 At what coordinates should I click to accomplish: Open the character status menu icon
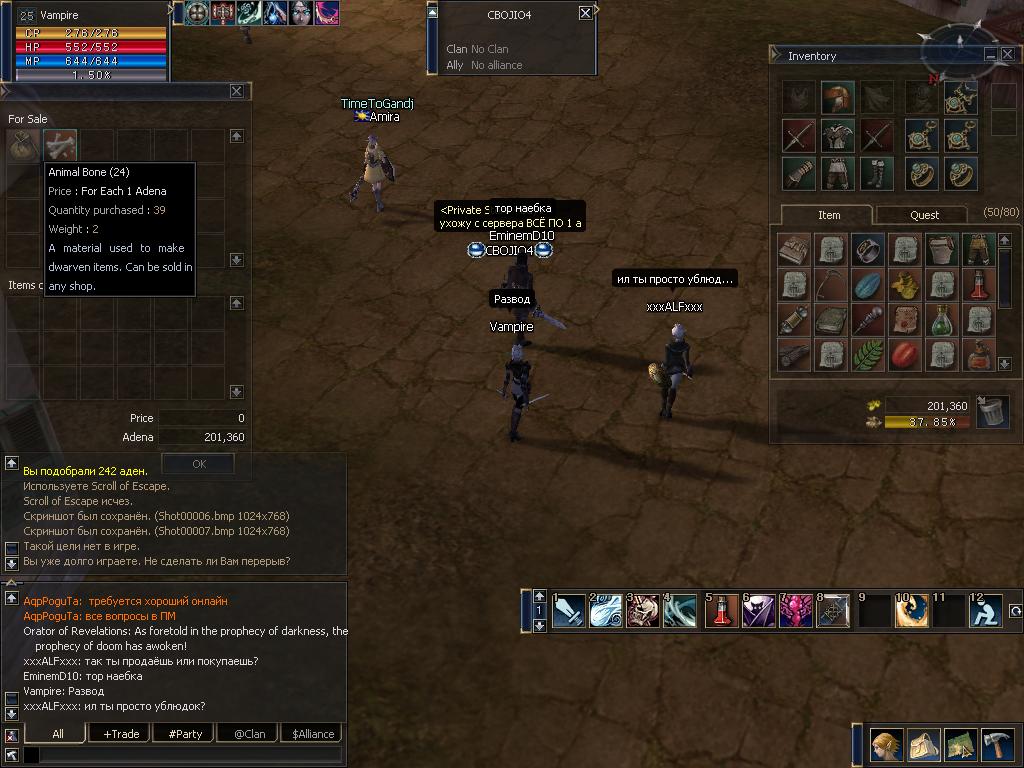click(x=885, y=745)
